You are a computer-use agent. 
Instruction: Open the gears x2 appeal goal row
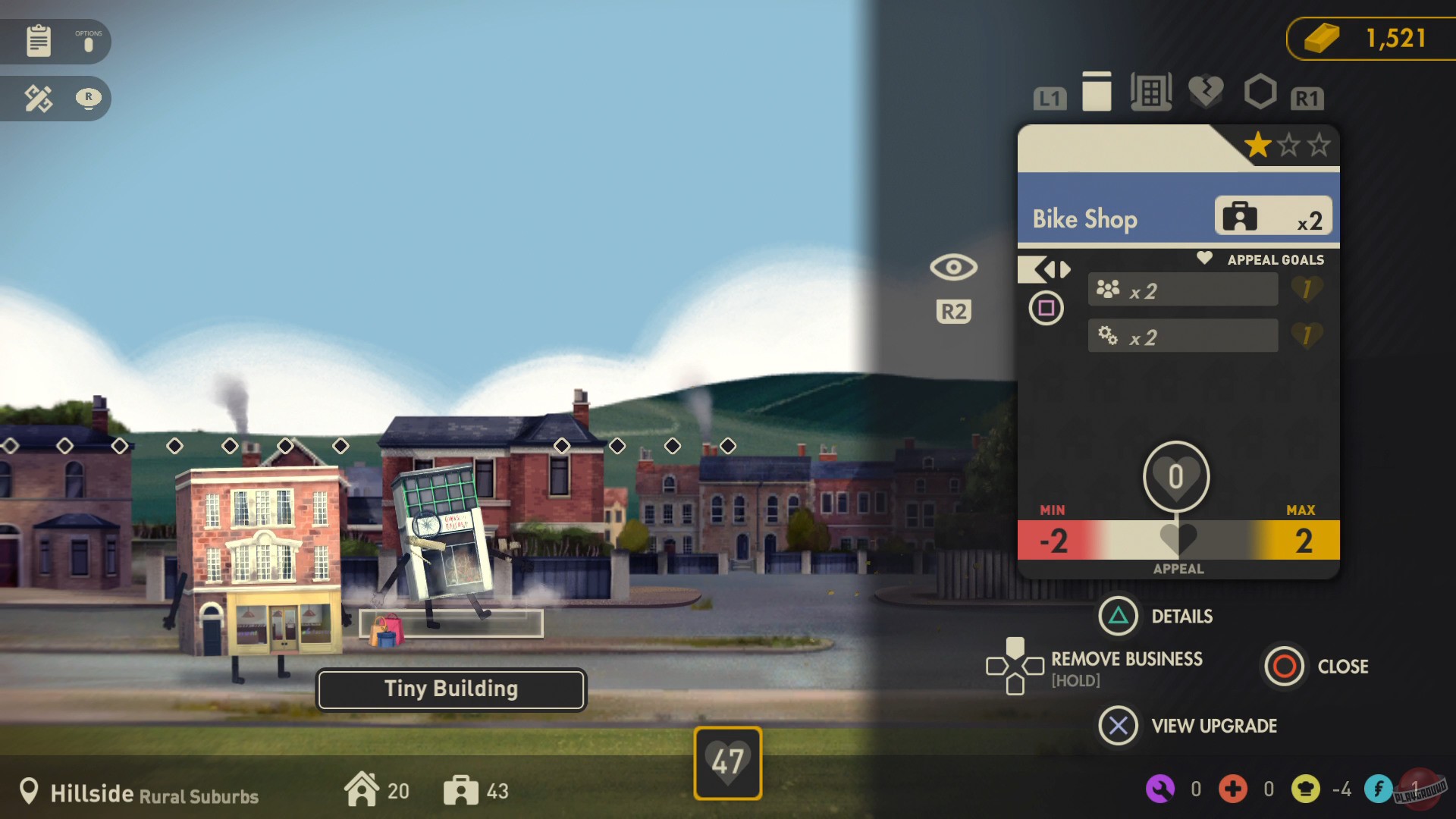[1182, 335]
